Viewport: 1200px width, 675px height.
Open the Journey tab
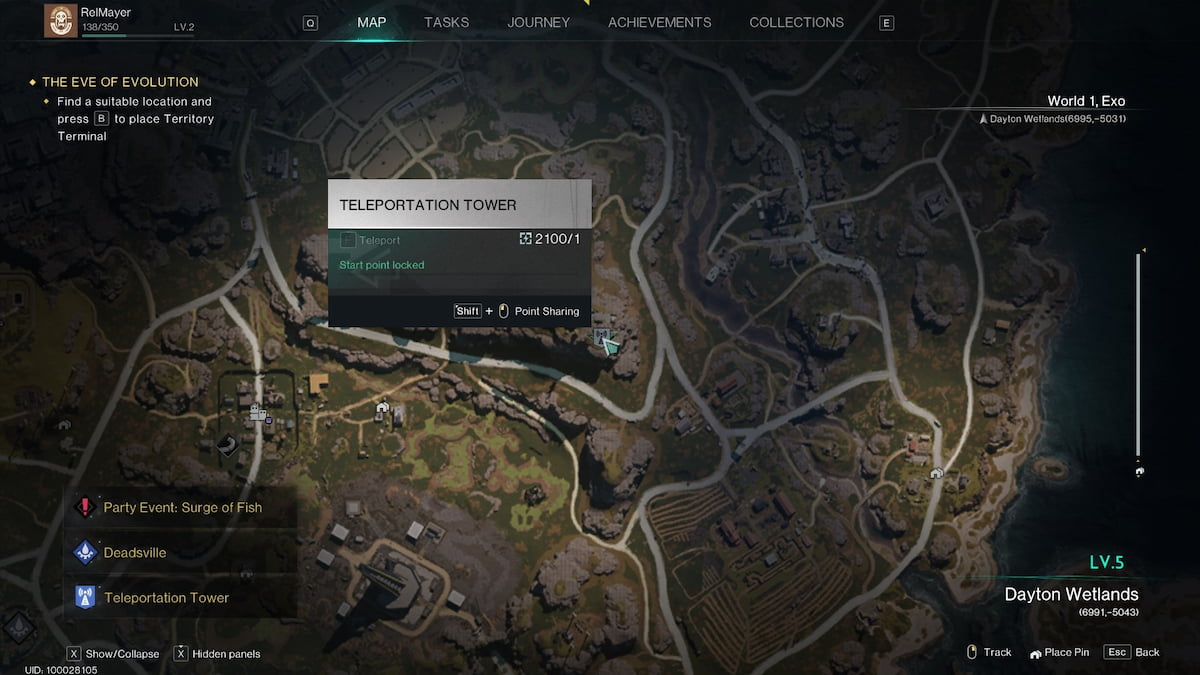pos(538,22)
